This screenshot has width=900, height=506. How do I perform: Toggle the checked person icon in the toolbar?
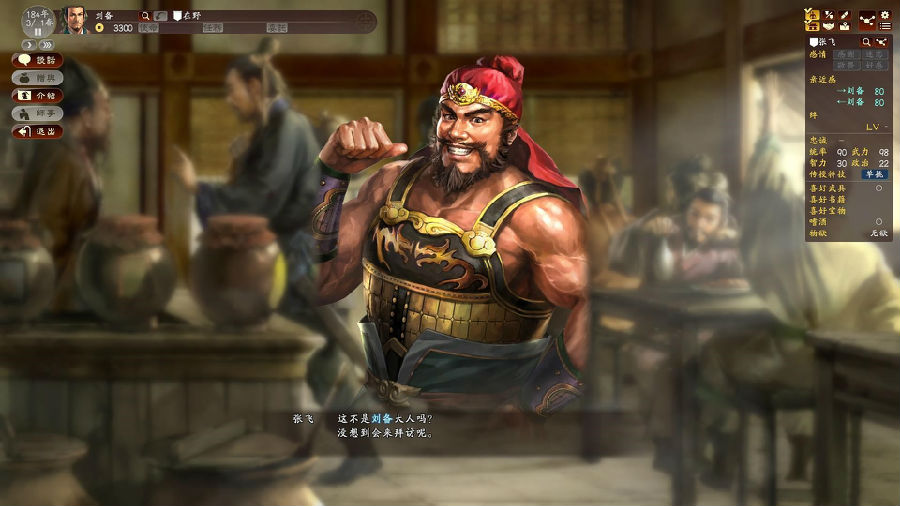(x=812, y=15)
